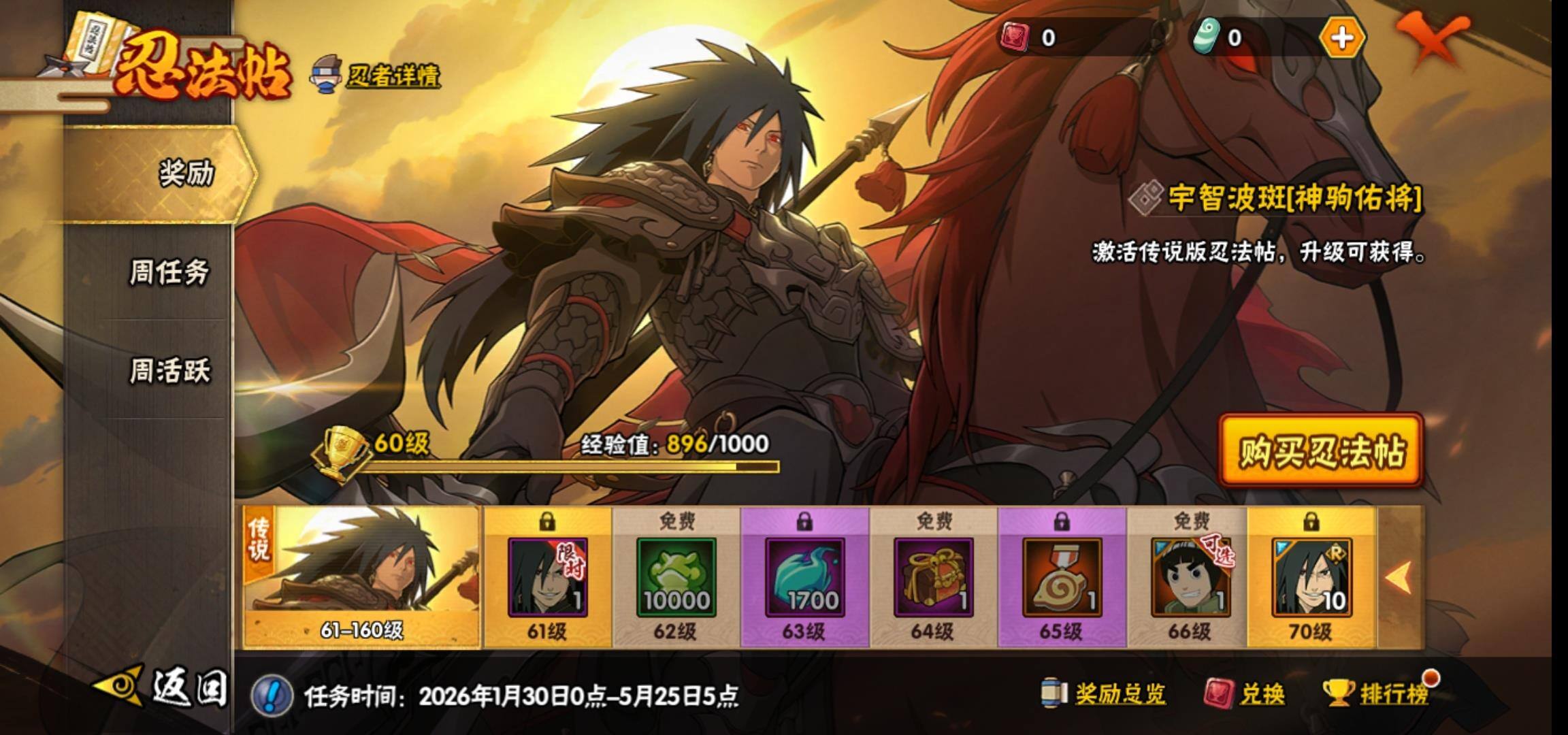
Task: Show task info via blue exclamation icon
Action: point(272,695)
